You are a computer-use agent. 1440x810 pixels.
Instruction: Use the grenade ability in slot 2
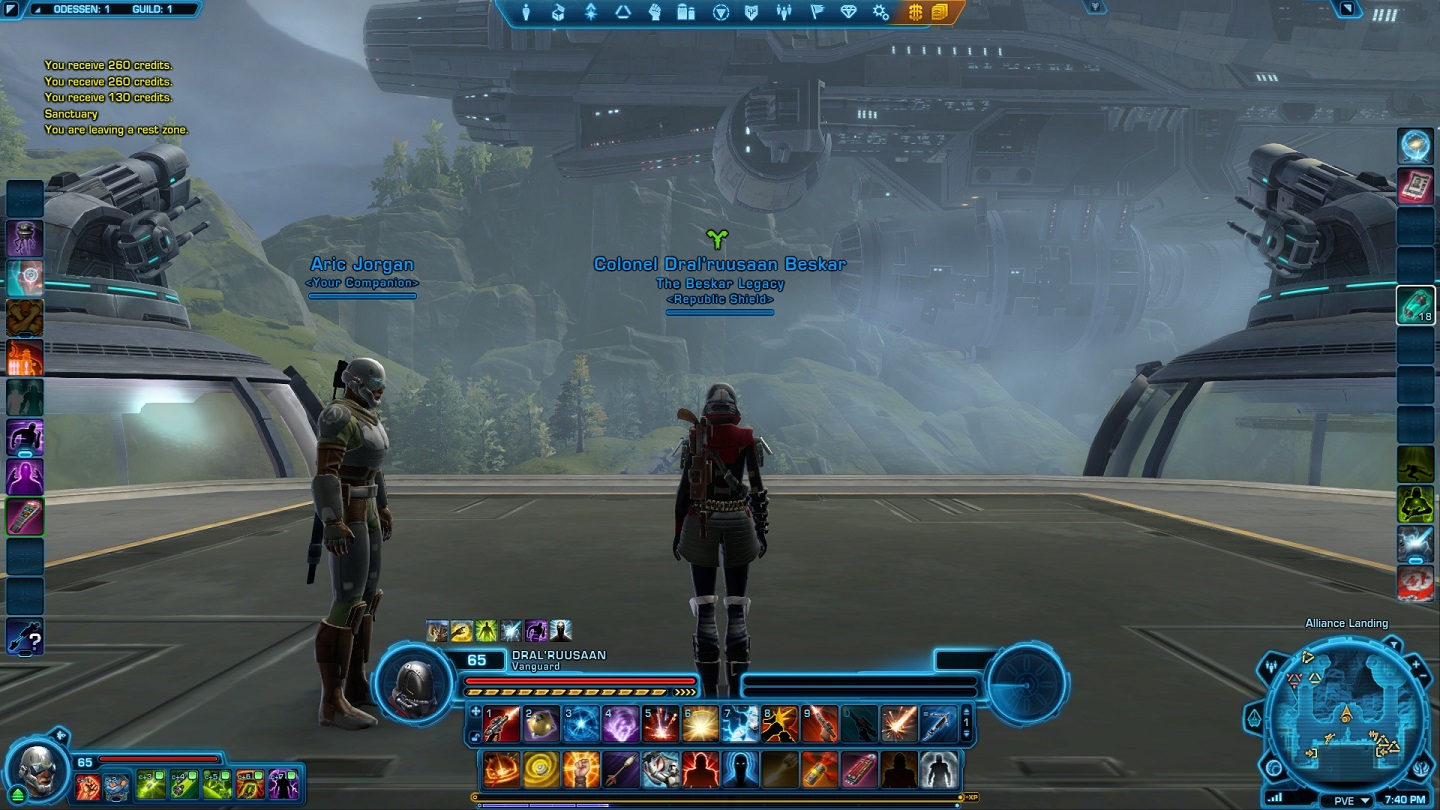pos(542,724)
